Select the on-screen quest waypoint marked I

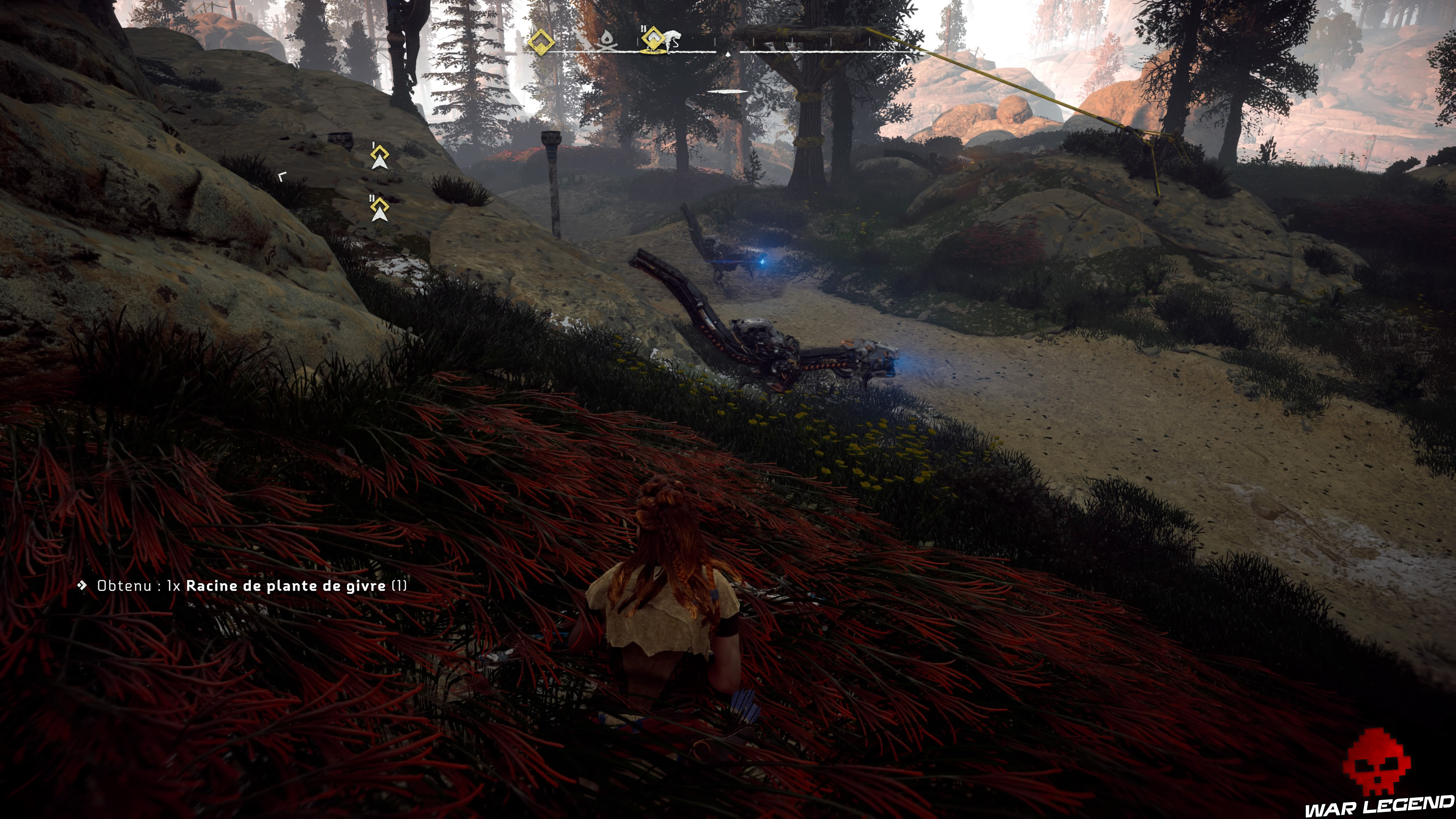coord(380,157)
